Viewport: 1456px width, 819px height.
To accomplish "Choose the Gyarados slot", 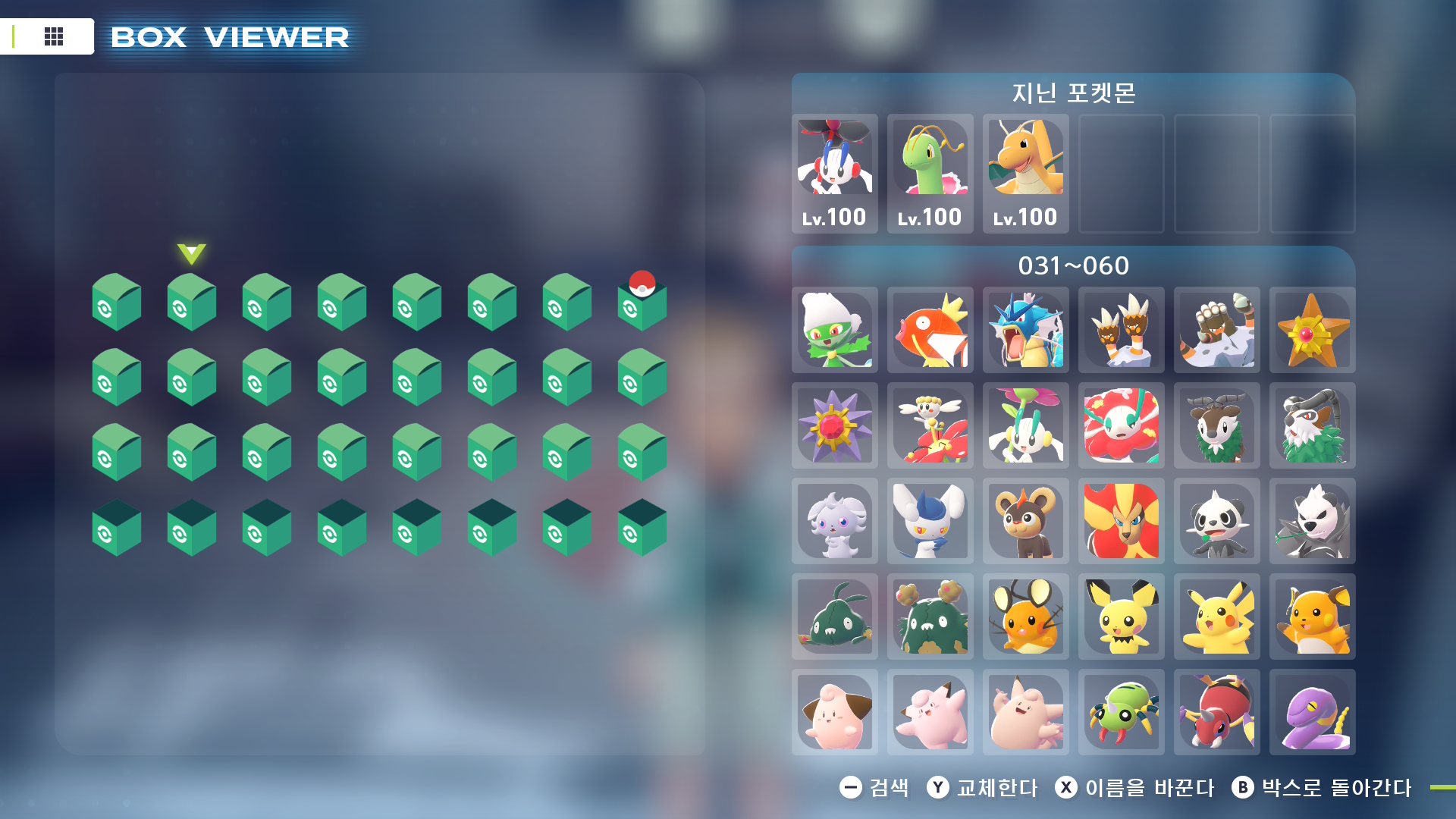I will 1025,330.
